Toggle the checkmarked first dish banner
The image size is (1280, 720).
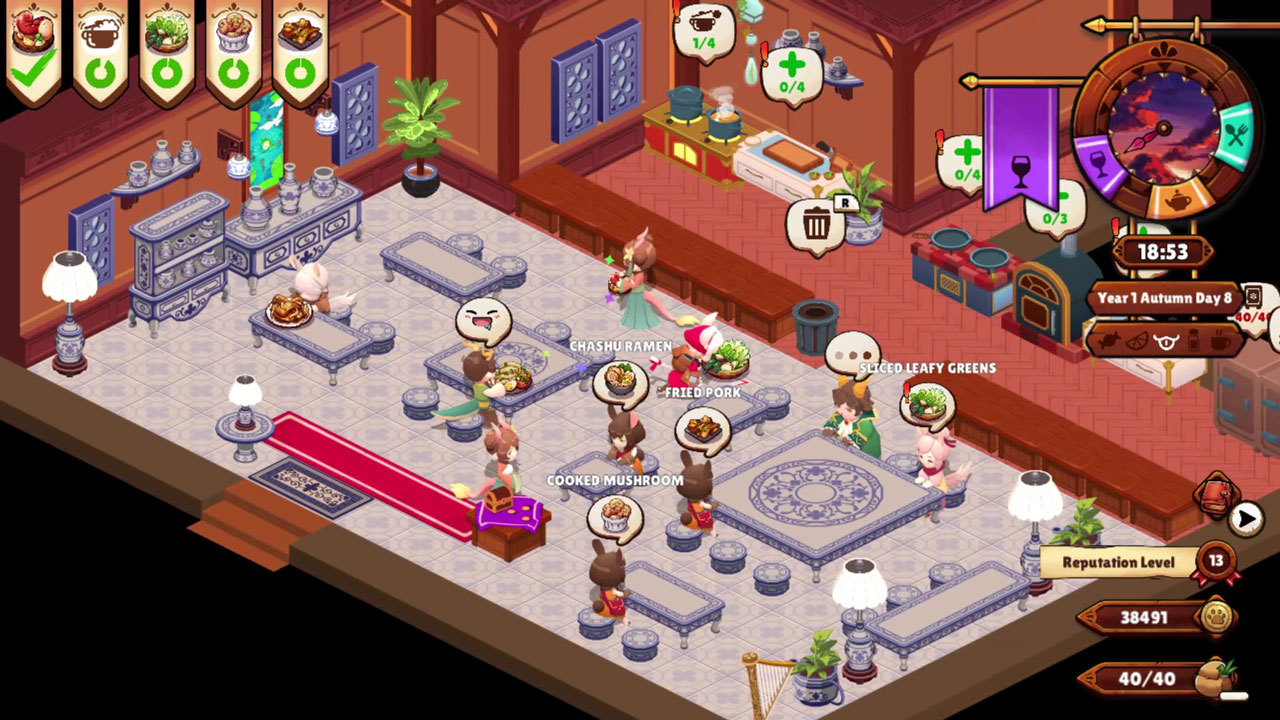[x=36, y=42]
